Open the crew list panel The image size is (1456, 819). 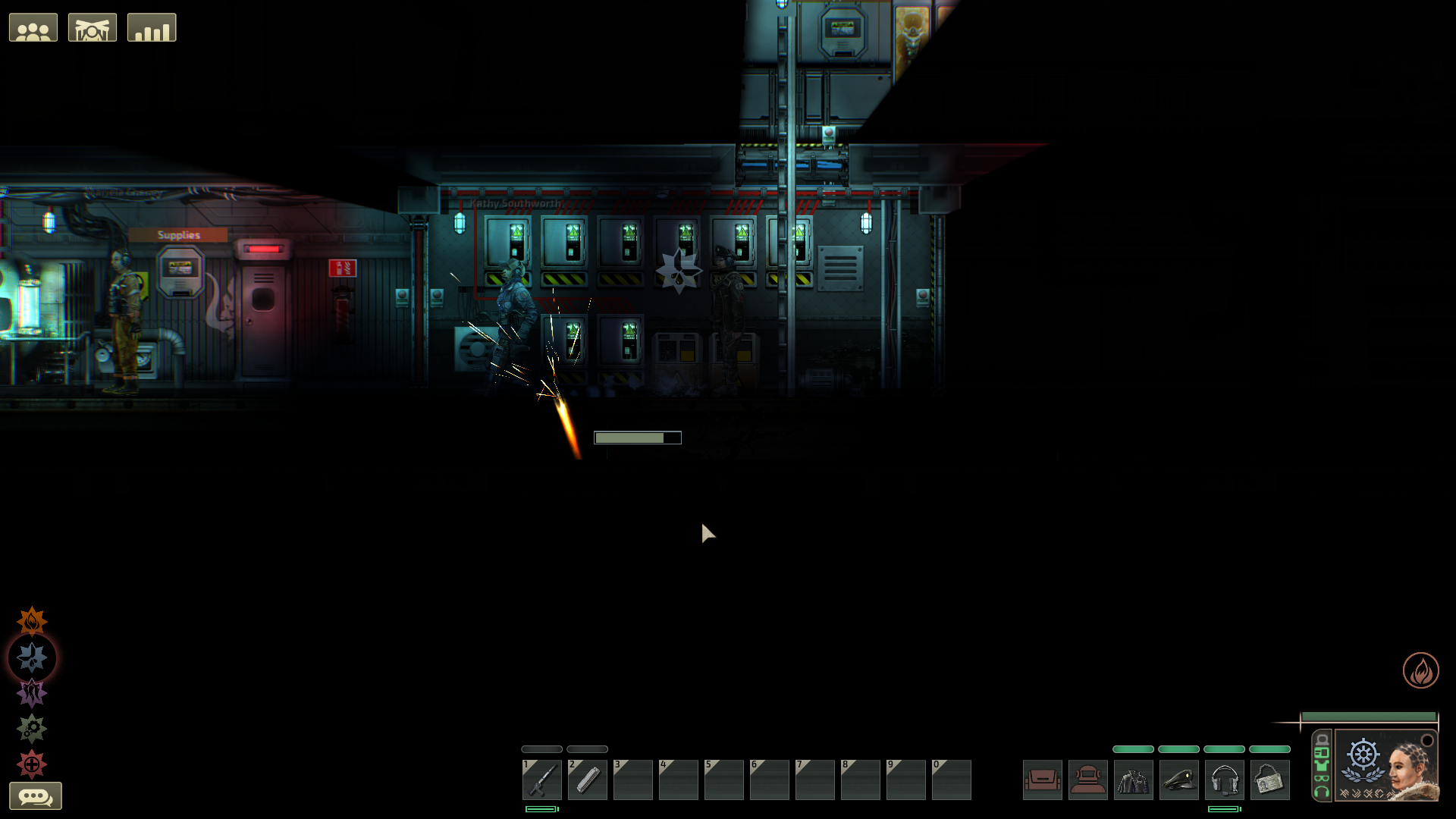(x=33, y=28)
